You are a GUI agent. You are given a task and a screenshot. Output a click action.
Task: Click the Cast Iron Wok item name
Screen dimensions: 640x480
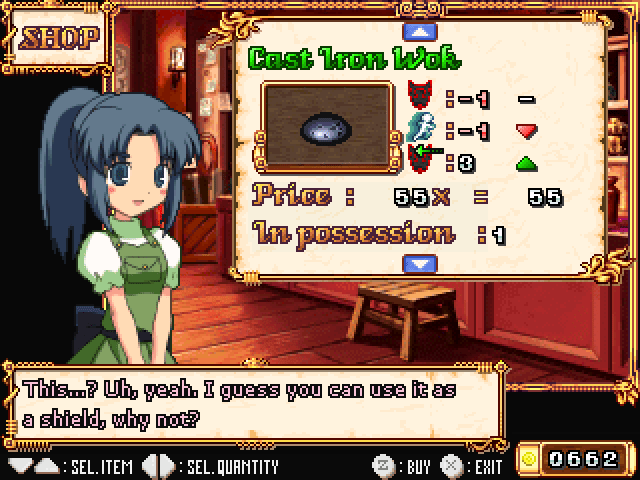point(354,59)
